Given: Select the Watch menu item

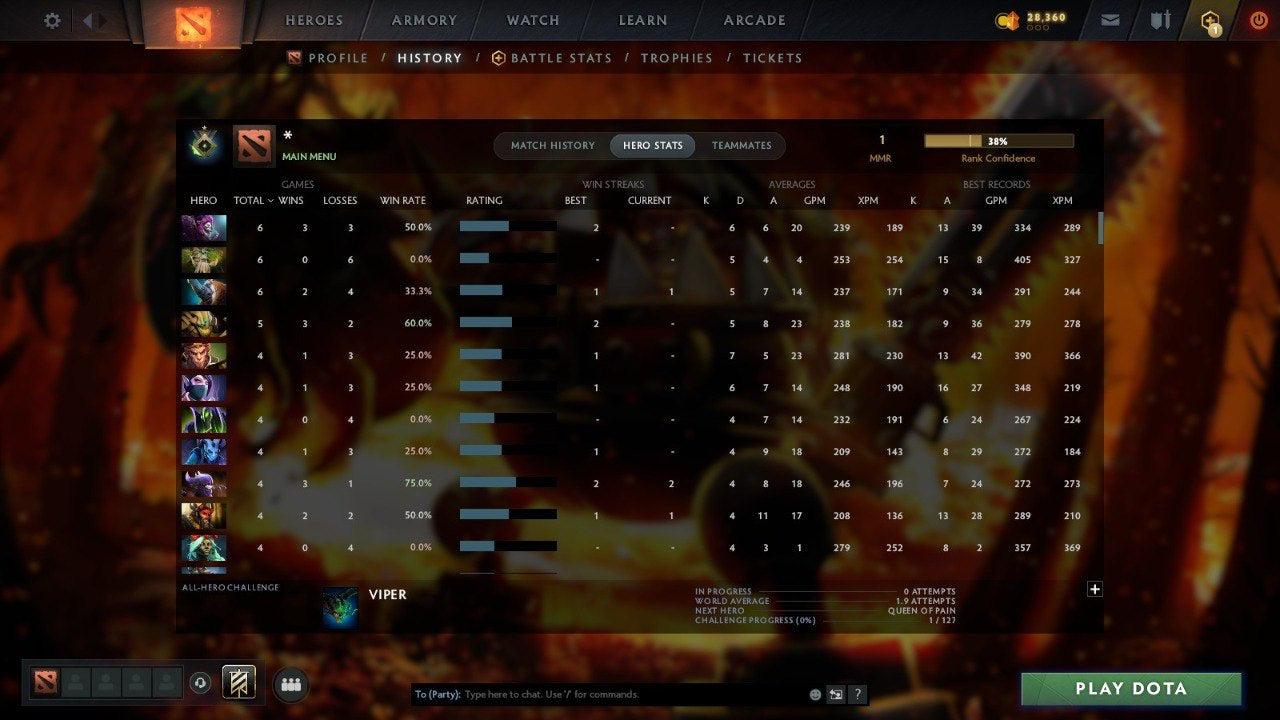Looking at the screenshot, I should [x=532, y=20].
